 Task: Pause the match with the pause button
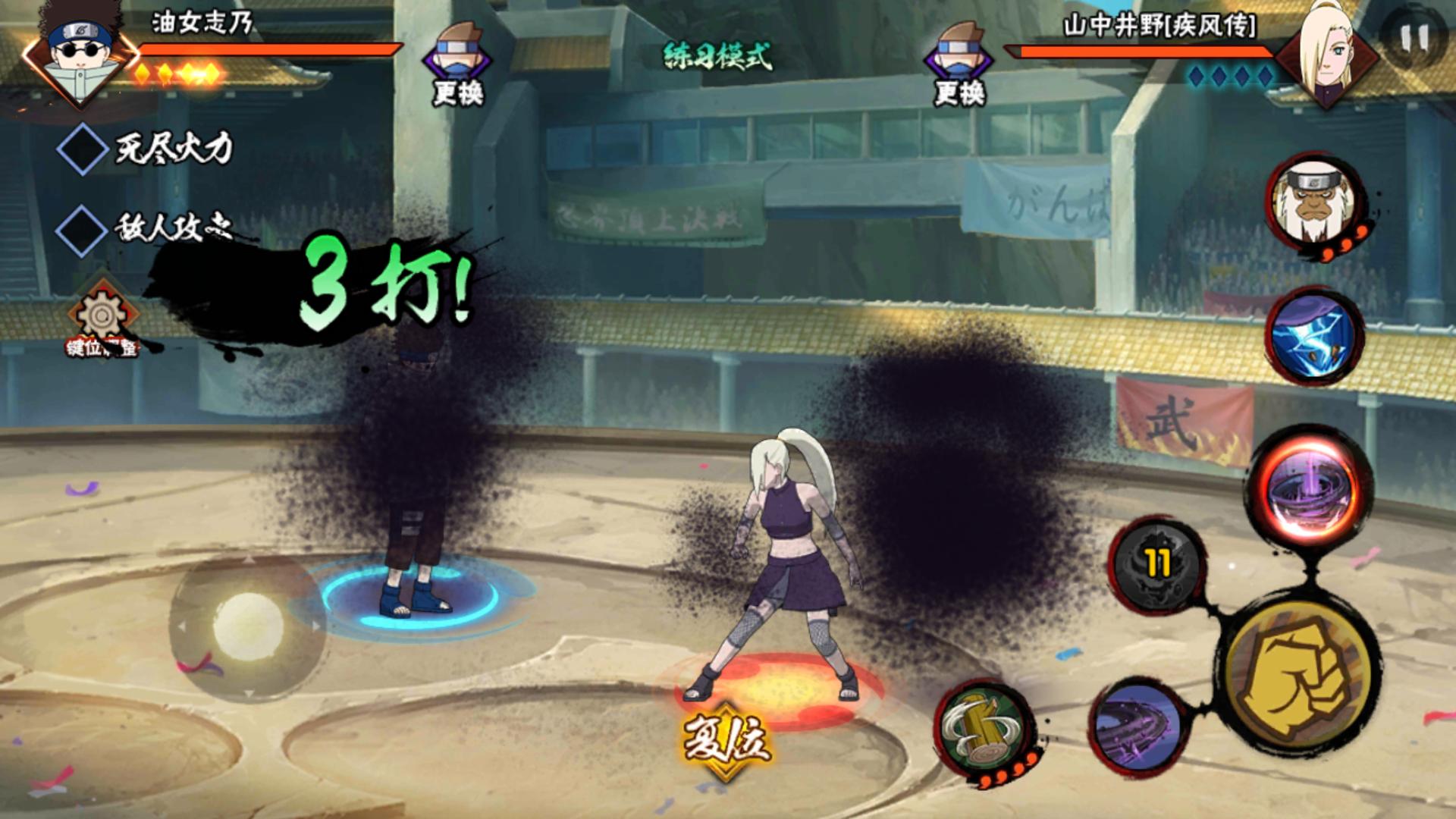[1414, 38]
